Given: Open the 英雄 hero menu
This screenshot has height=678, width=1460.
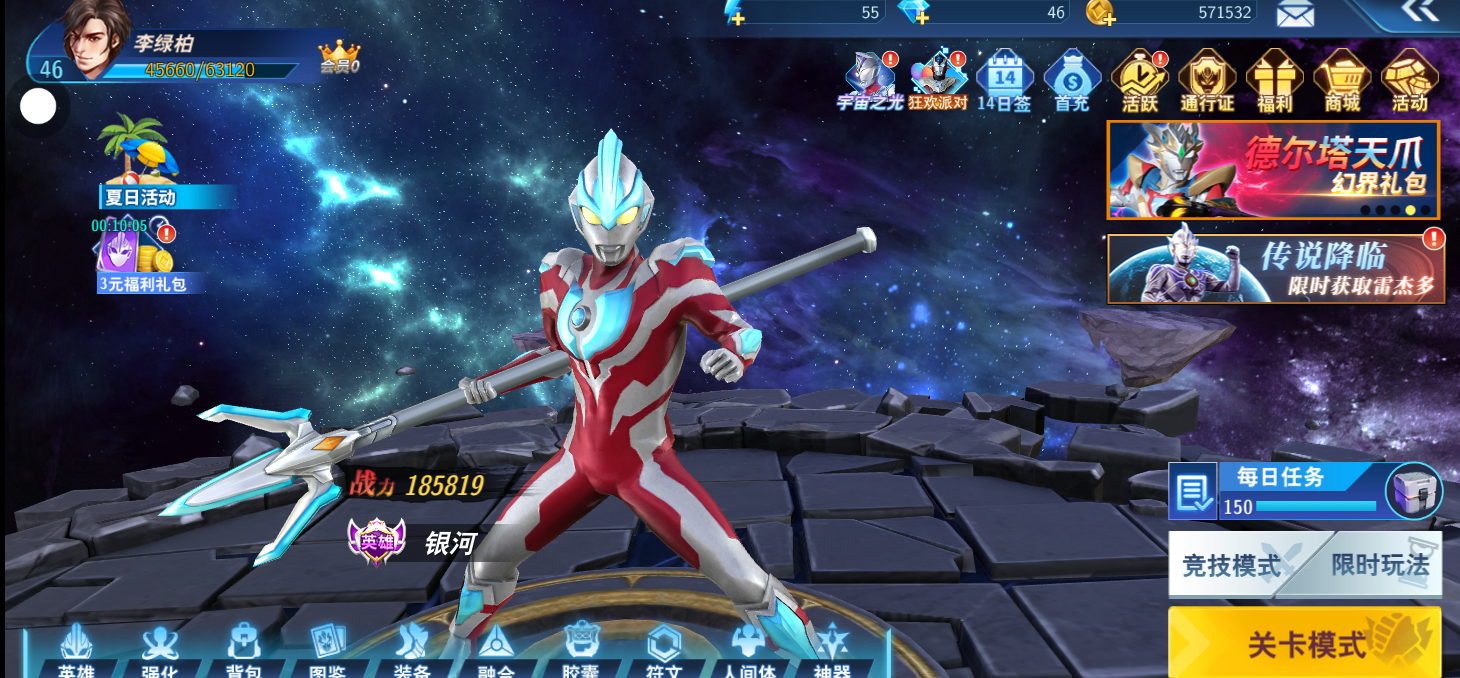Looking at the screenshot, I should (x=76, y=652).
